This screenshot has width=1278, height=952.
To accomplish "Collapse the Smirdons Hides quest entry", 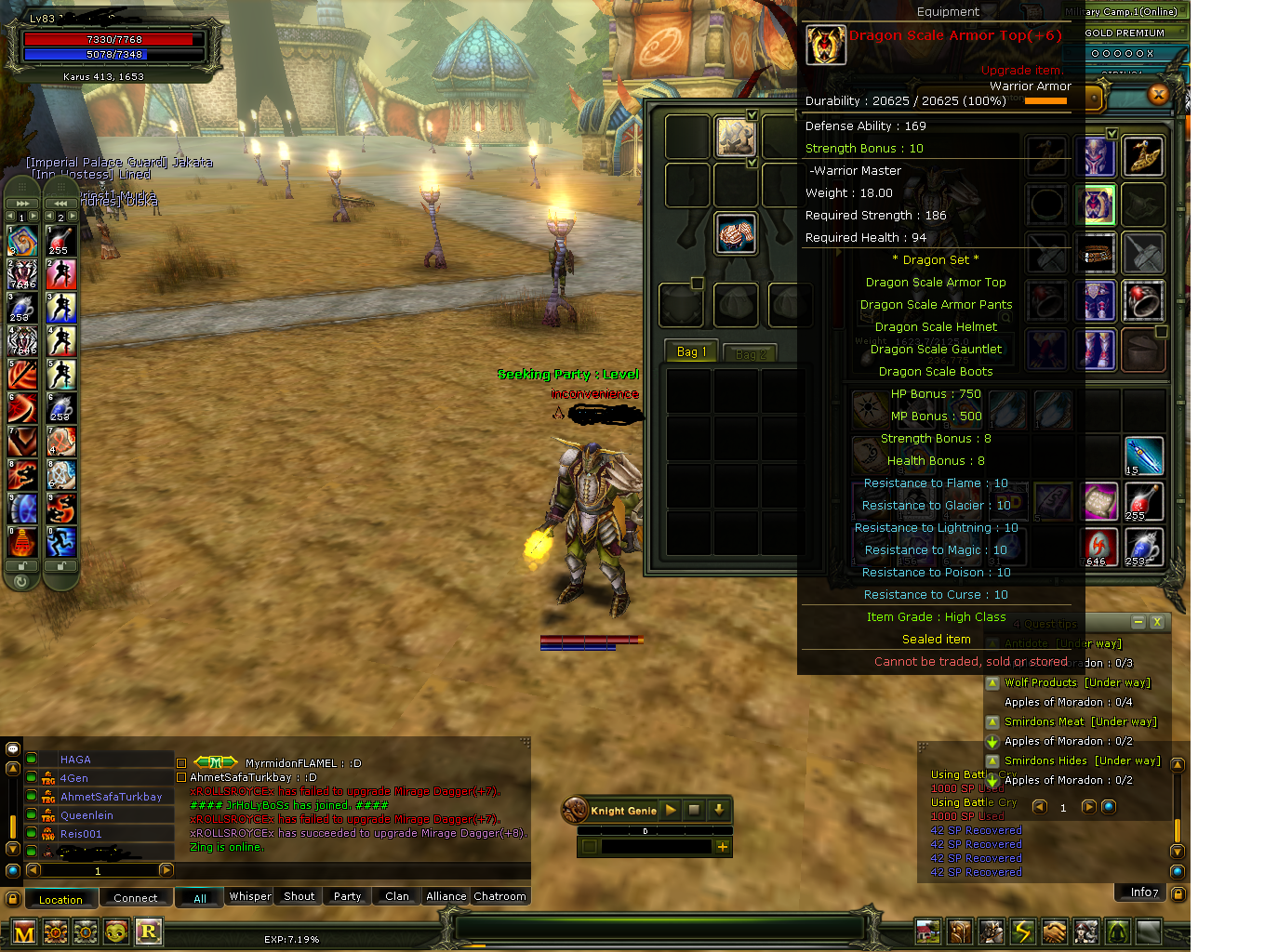I will tap(992, 761).
